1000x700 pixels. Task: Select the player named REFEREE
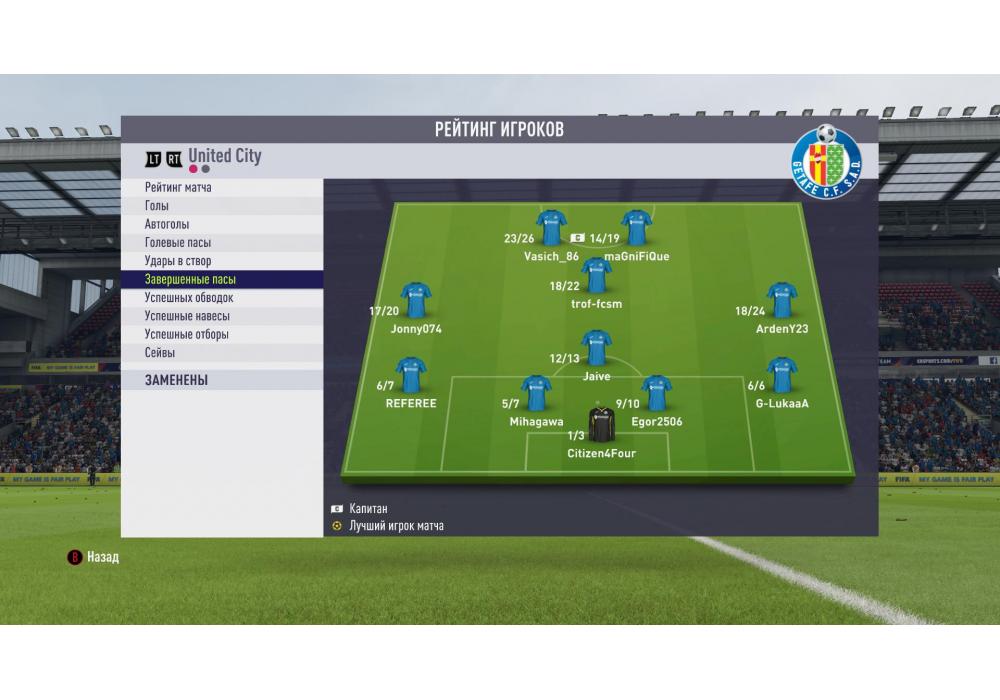pyautogui.click(x=411, y=375)
